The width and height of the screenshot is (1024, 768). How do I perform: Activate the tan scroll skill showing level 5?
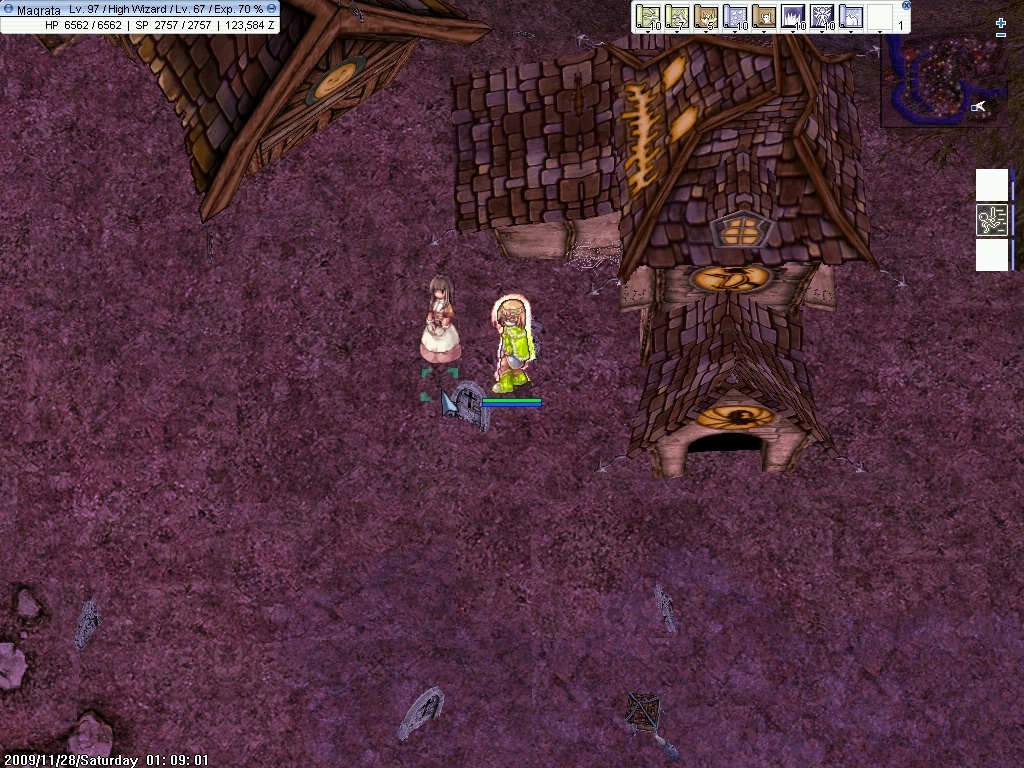(x=706, y=17)
